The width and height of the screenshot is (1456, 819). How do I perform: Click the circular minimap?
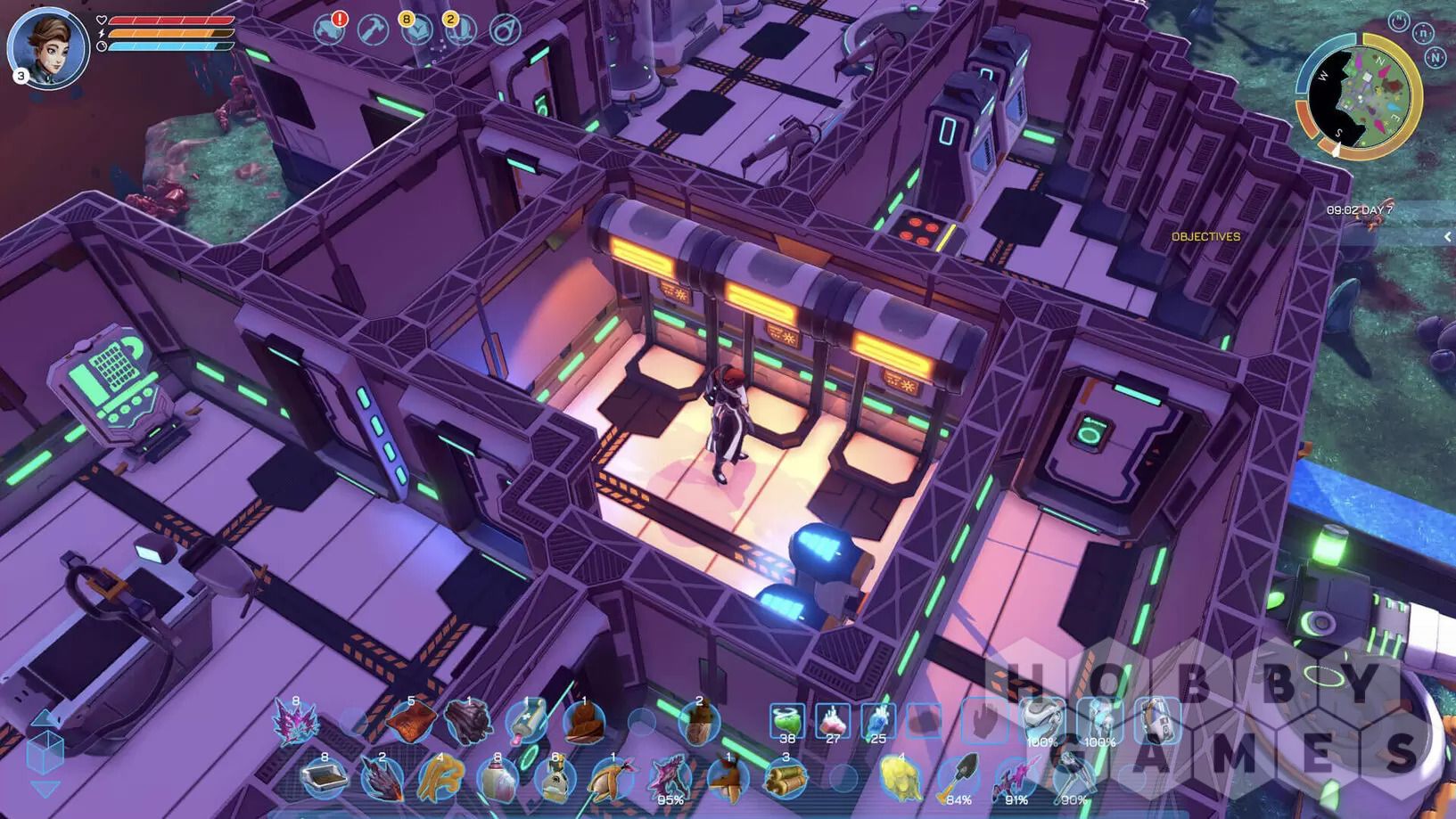1357,94
